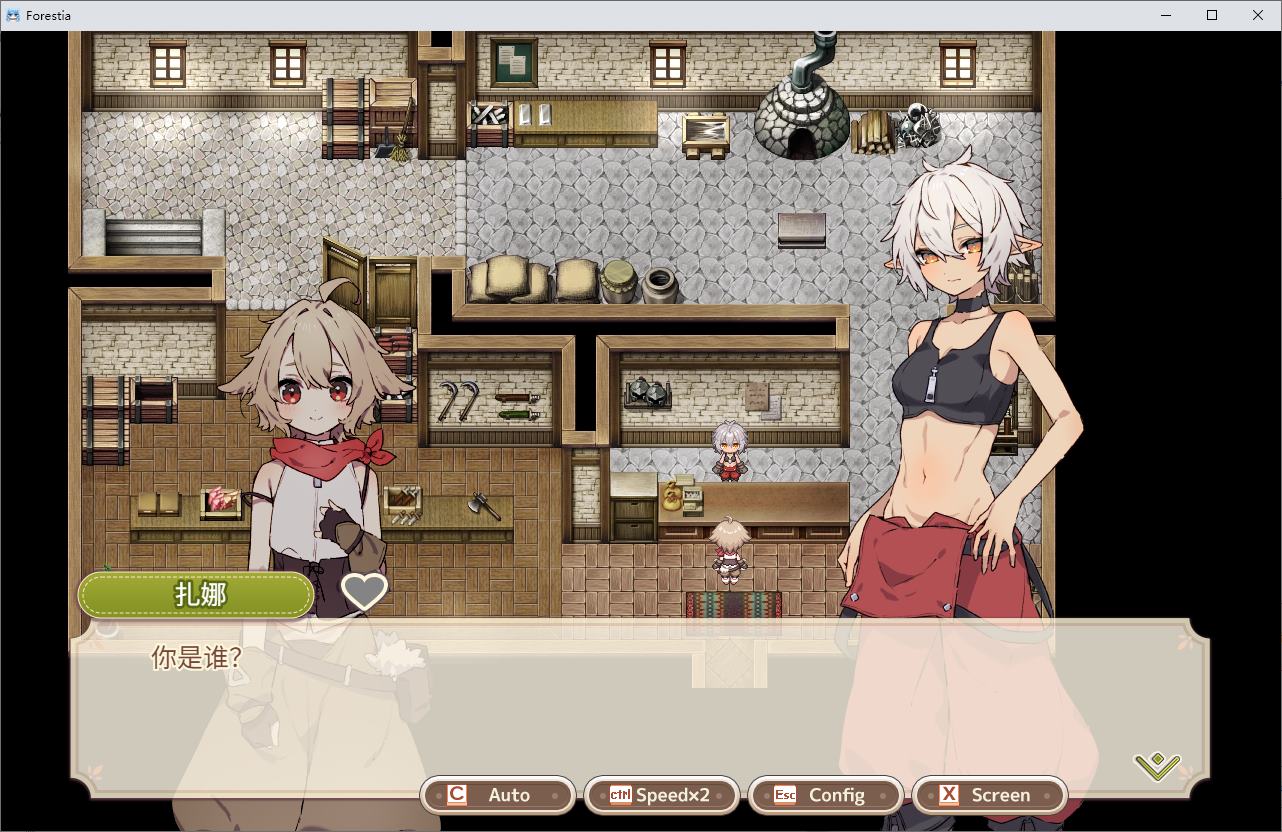Toggle the heart affection indicator
The width and height of the screenshot is (1282, 832).
point(363,592)
